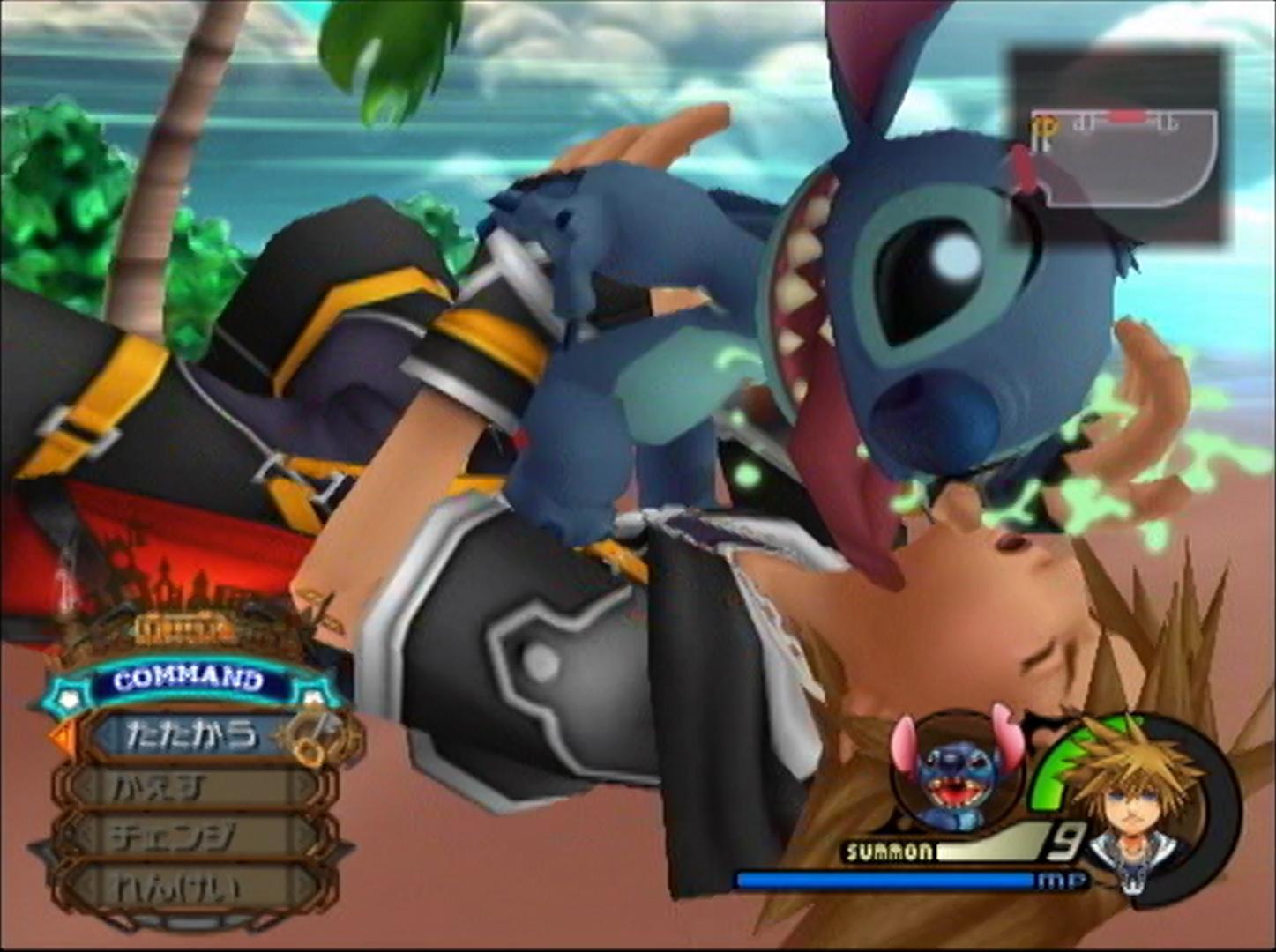Image resolution: width=1276 pixels, height=952 pixels.
Task: Click the minimap in the corner
Action: [1119, 146]
